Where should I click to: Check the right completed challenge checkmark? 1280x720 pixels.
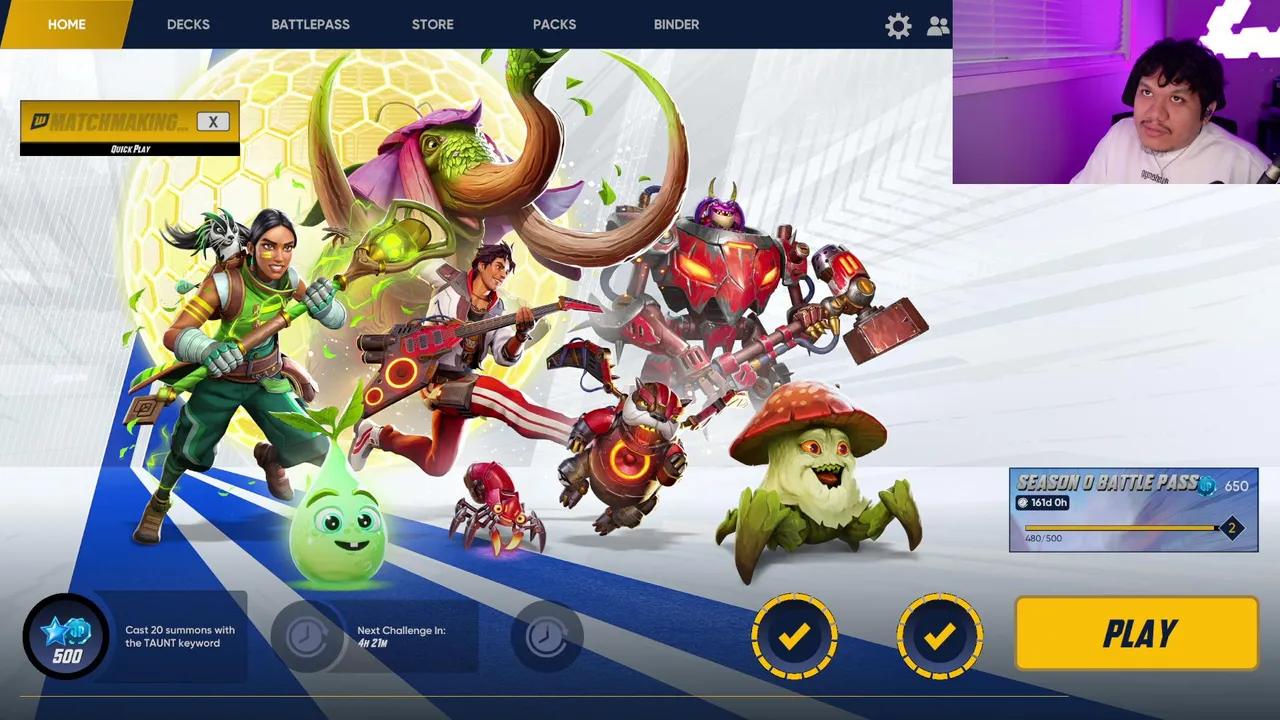click(938, 633)
